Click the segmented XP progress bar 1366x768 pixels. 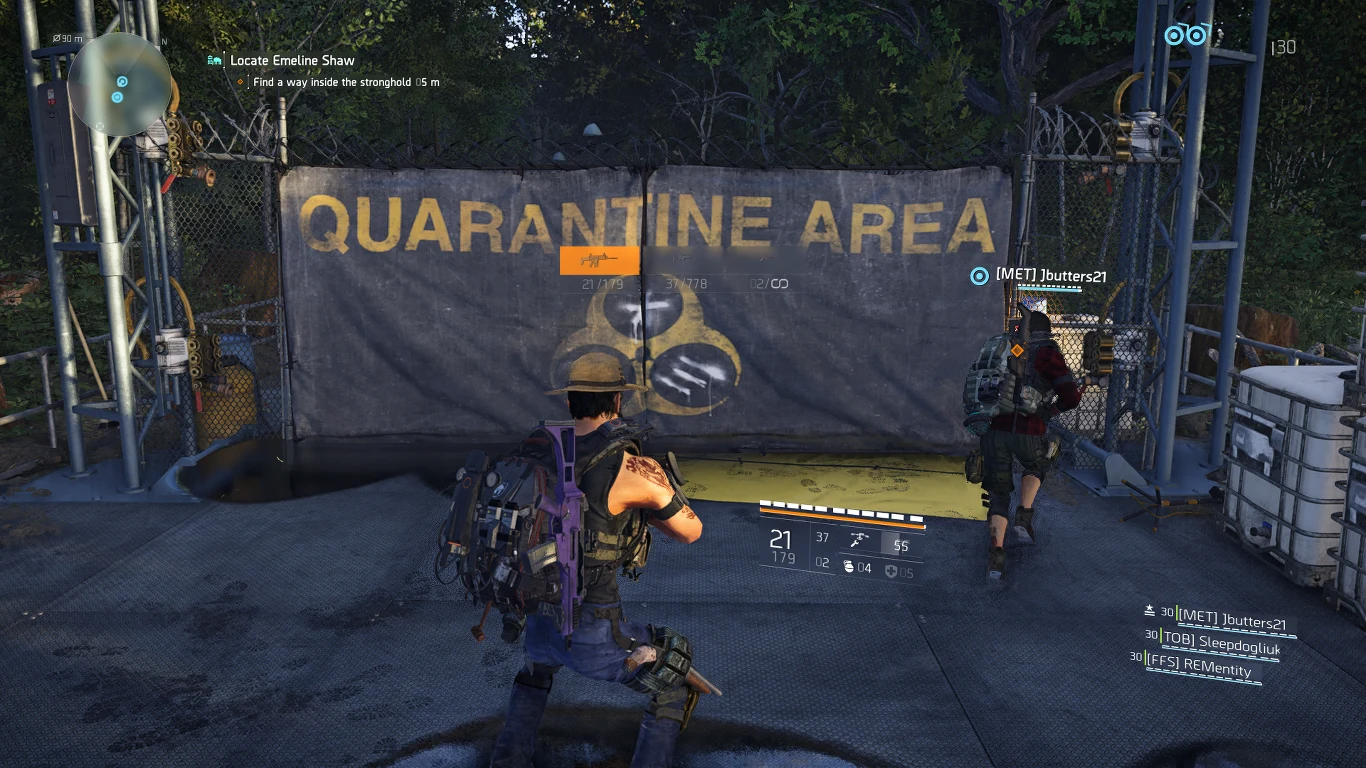click(843, 510)
